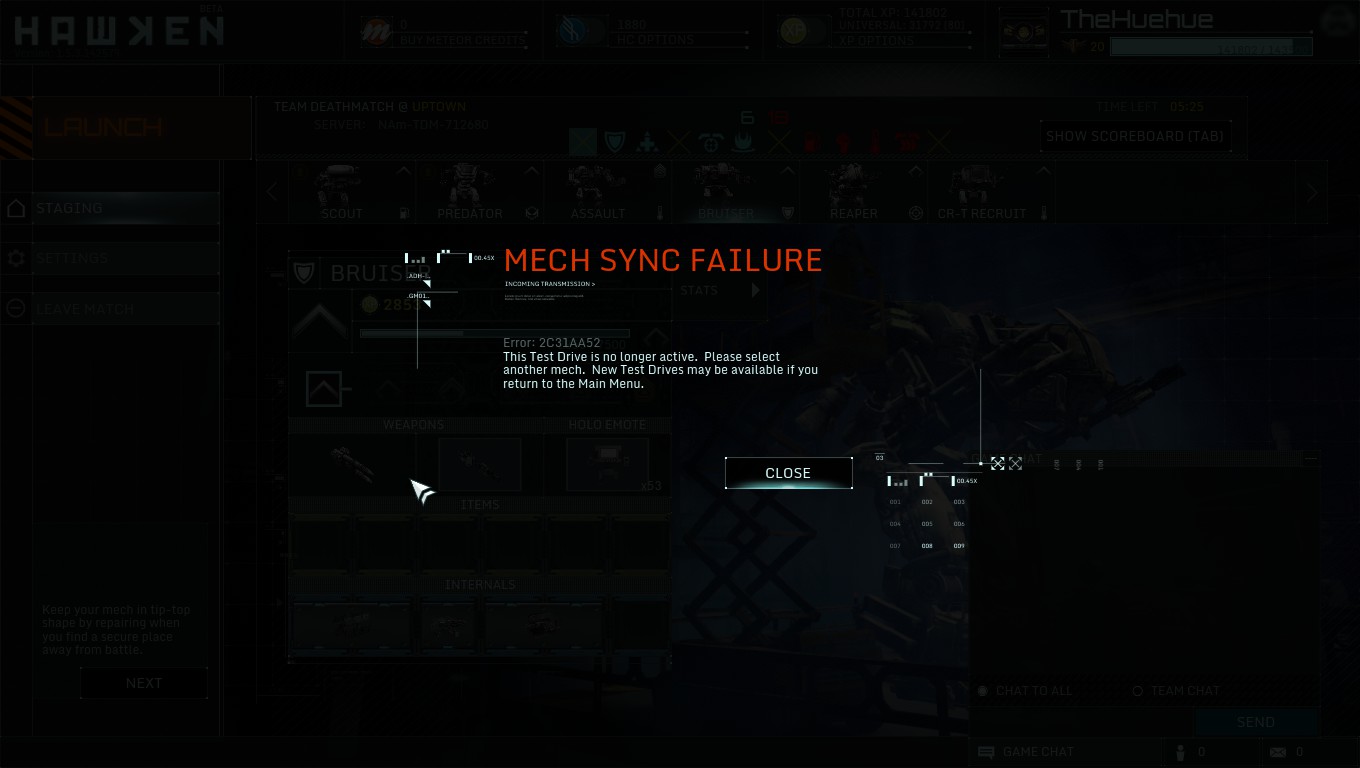
Task: Click the chat message input field
Action: pos(1080,721)
